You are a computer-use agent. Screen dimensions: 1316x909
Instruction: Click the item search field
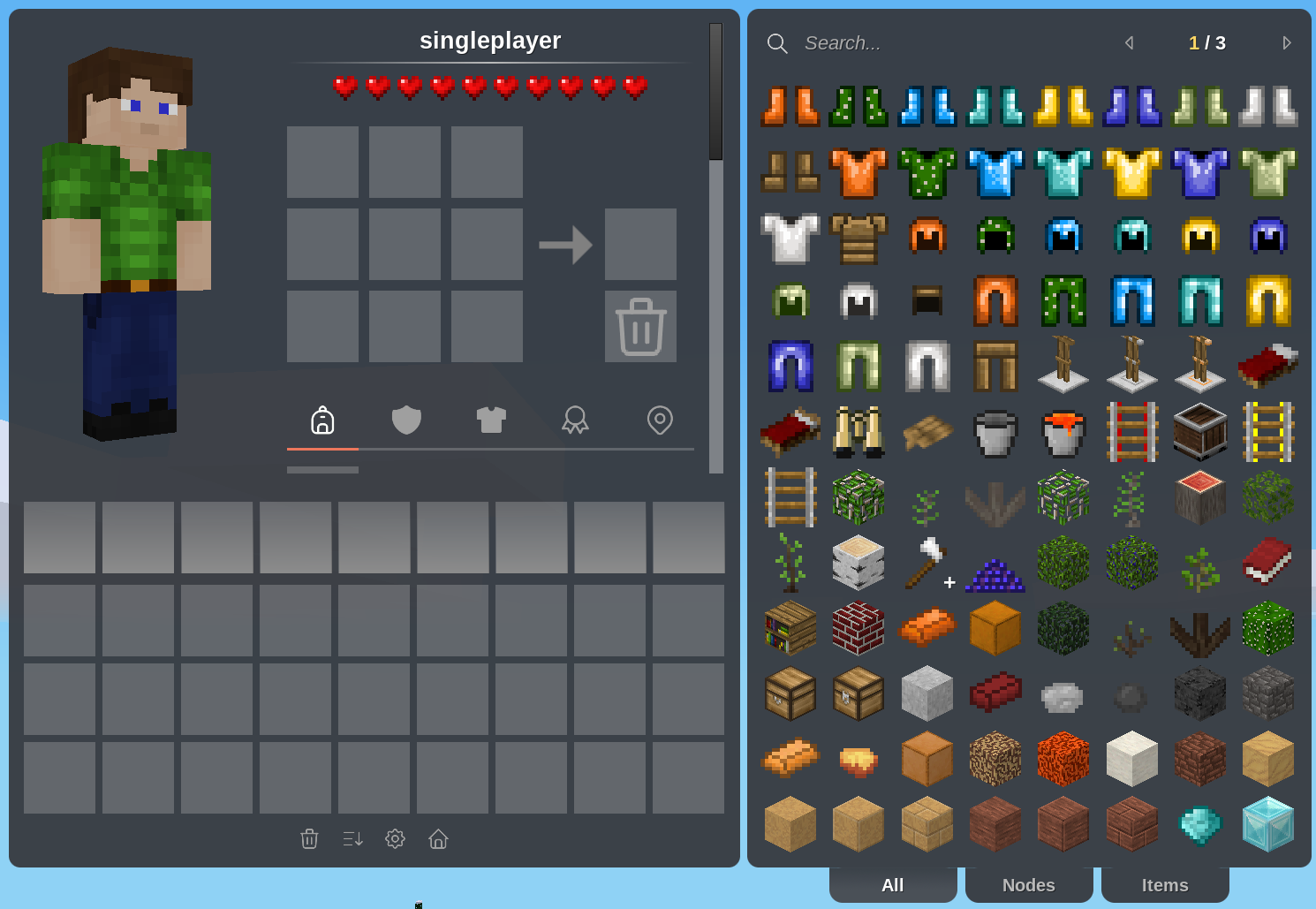tap(927, 43)
